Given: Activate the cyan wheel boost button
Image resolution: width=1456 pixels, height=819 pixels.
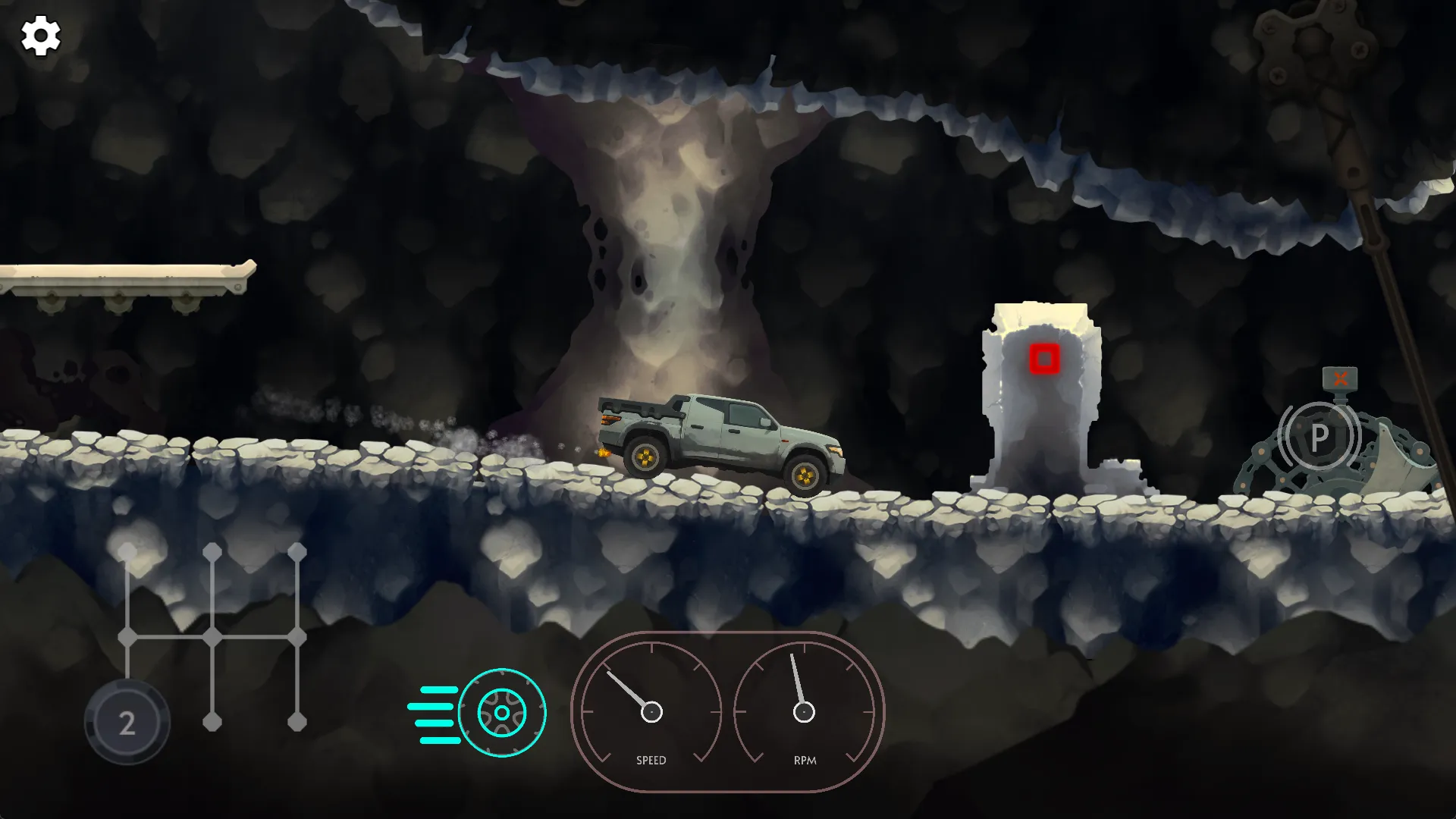Looking at the screenshot, I should 501,713.
